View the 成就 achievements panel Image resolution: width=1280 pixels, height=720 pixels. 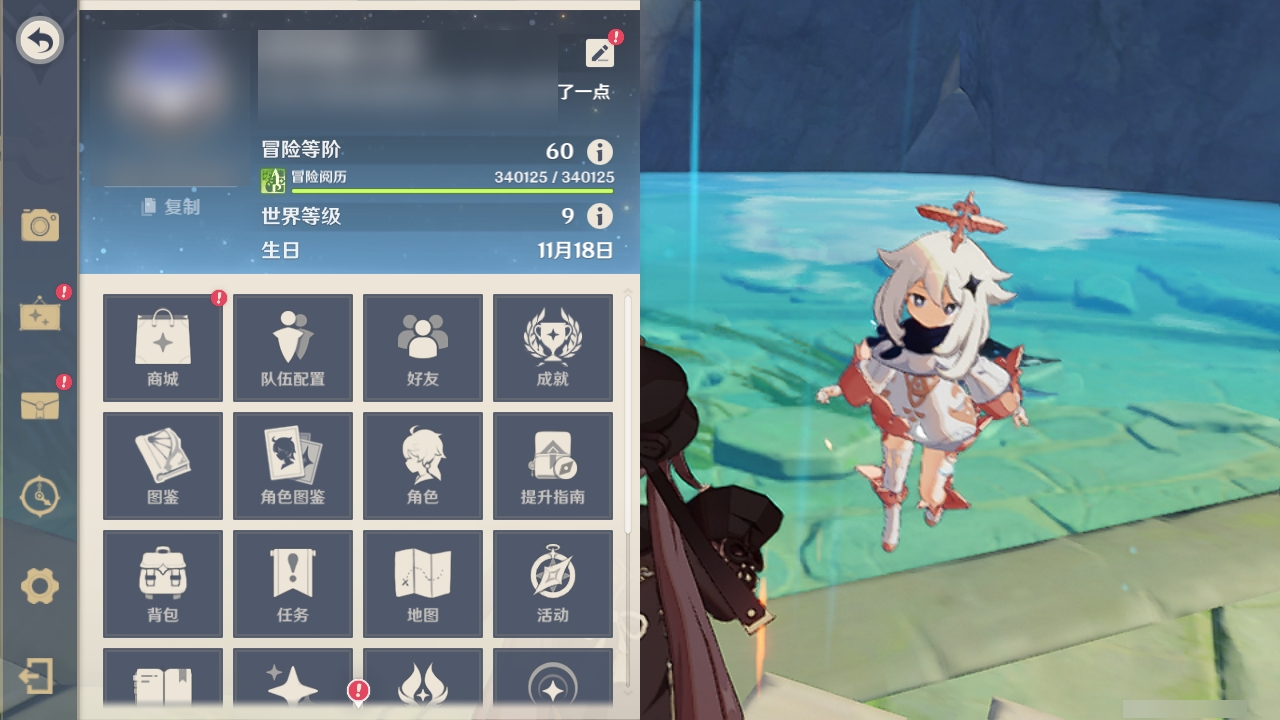point(553,347)
